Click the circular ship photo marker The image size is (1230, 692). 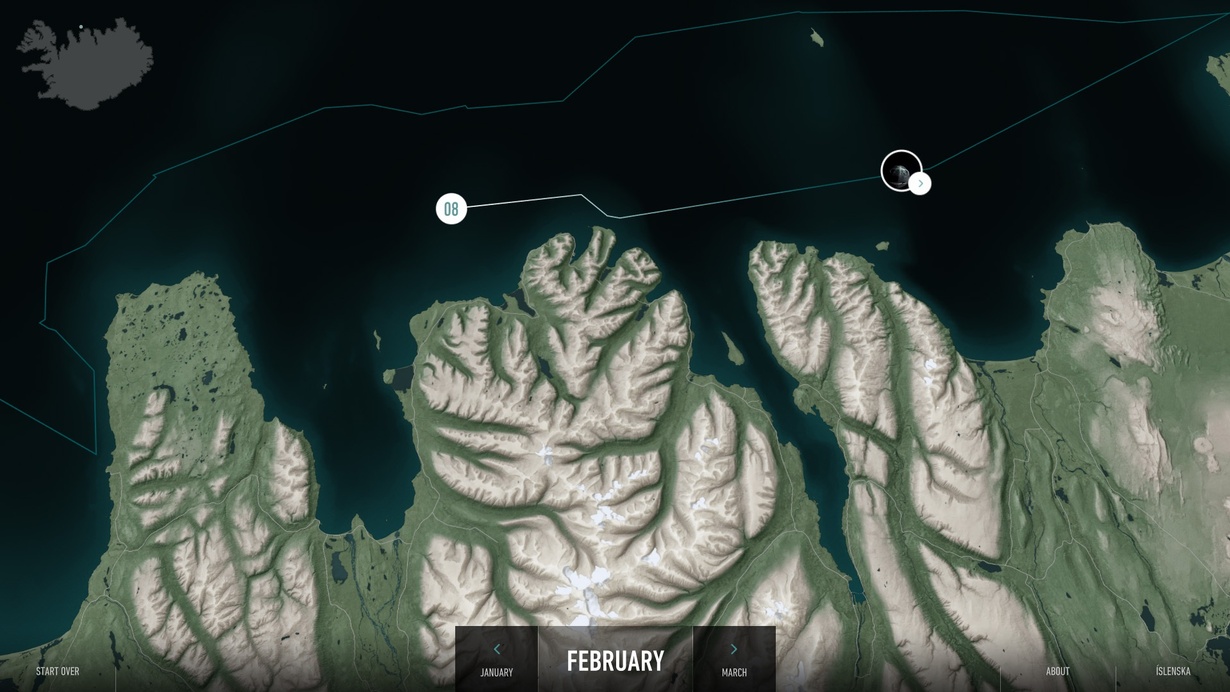point(899,170)
